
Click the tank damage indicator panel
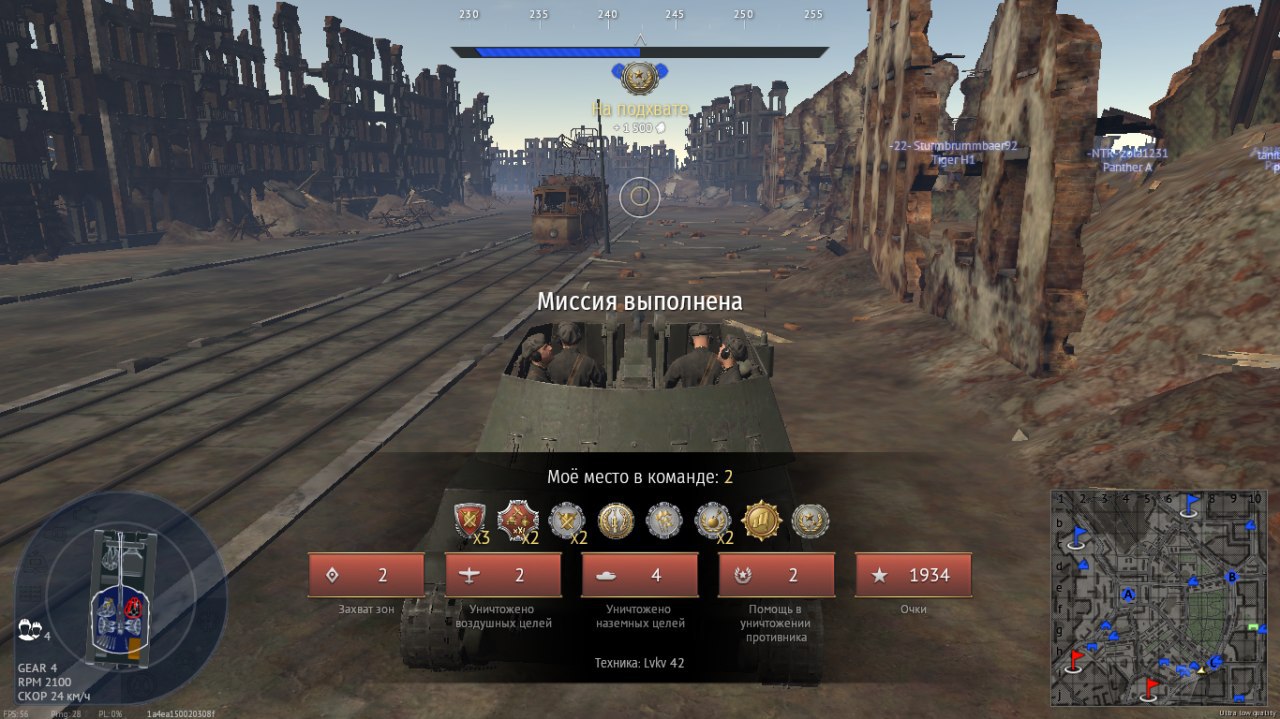click(122, 598)
